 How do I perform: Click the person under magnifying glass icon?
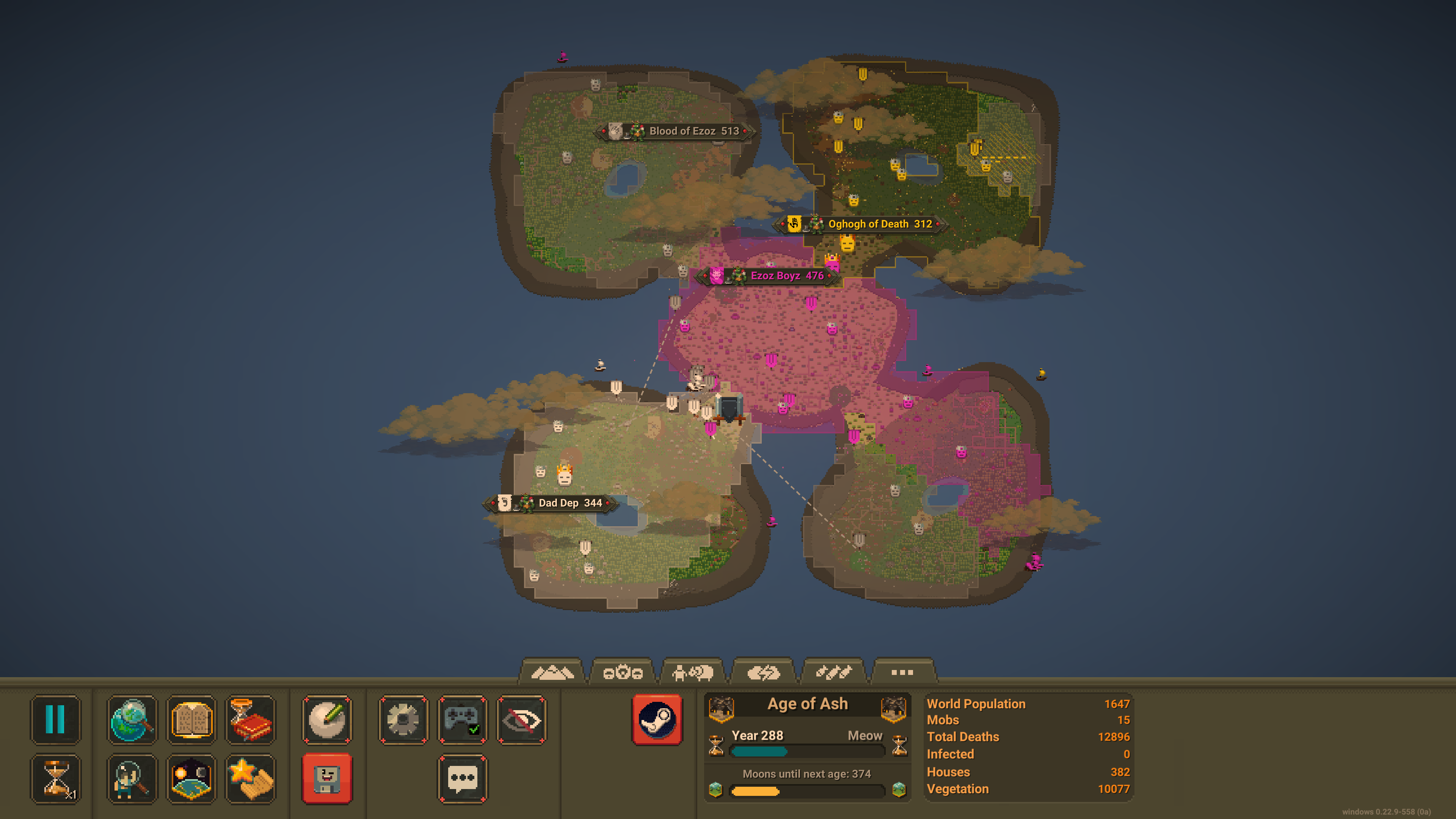[132, 779]
